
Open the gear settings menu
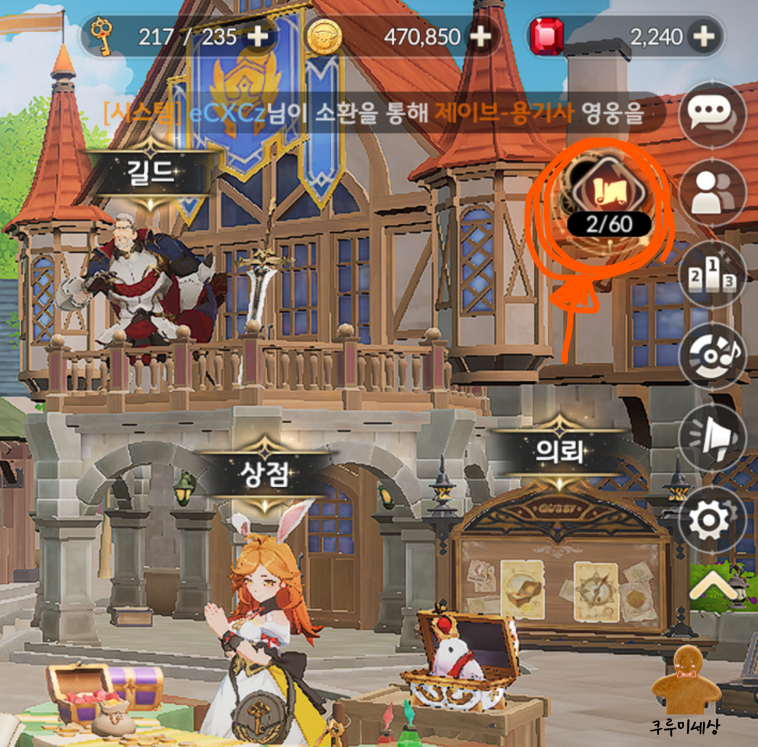point(713,520)
